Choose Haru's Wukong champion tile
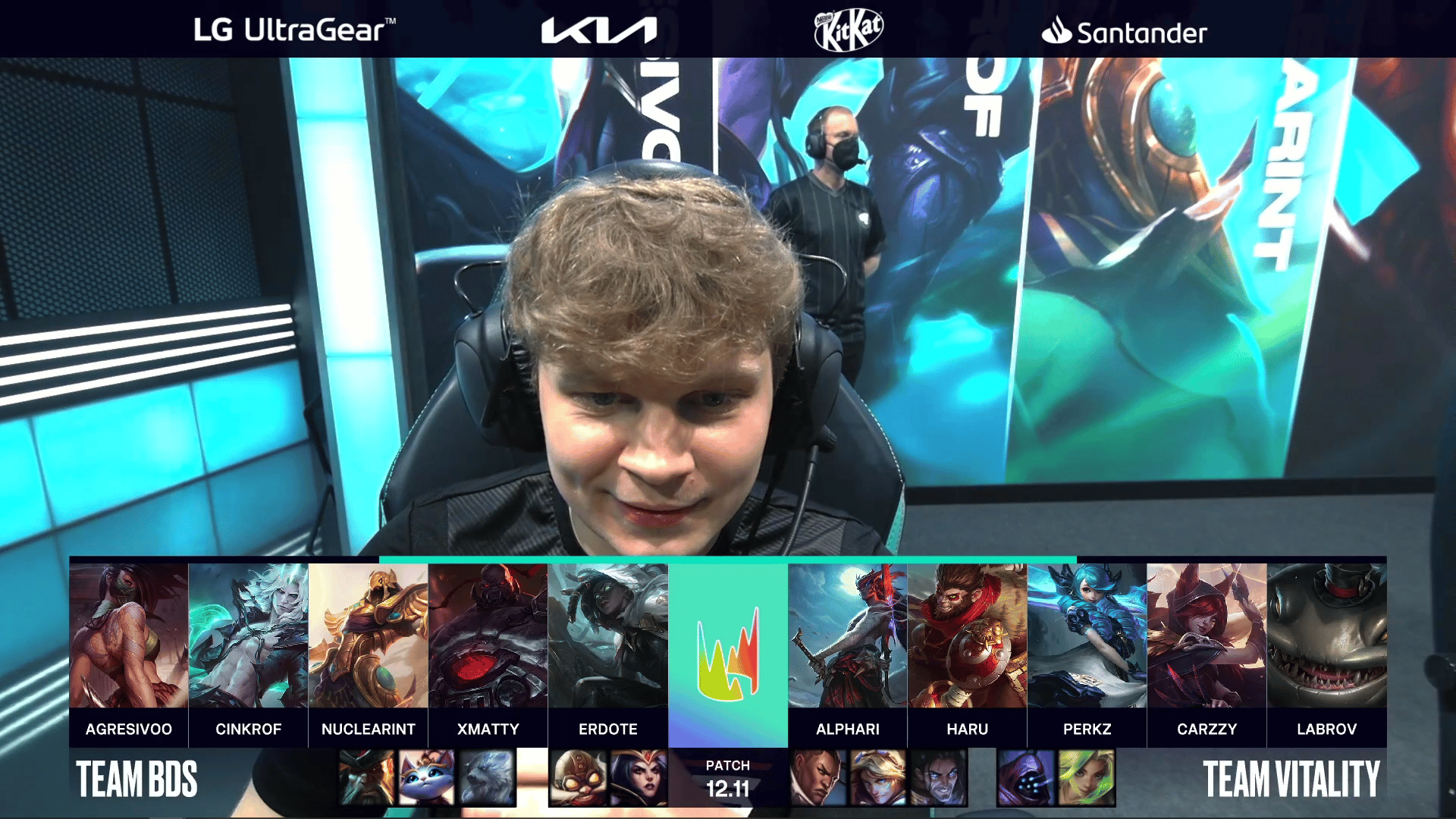 coord(968,635)
